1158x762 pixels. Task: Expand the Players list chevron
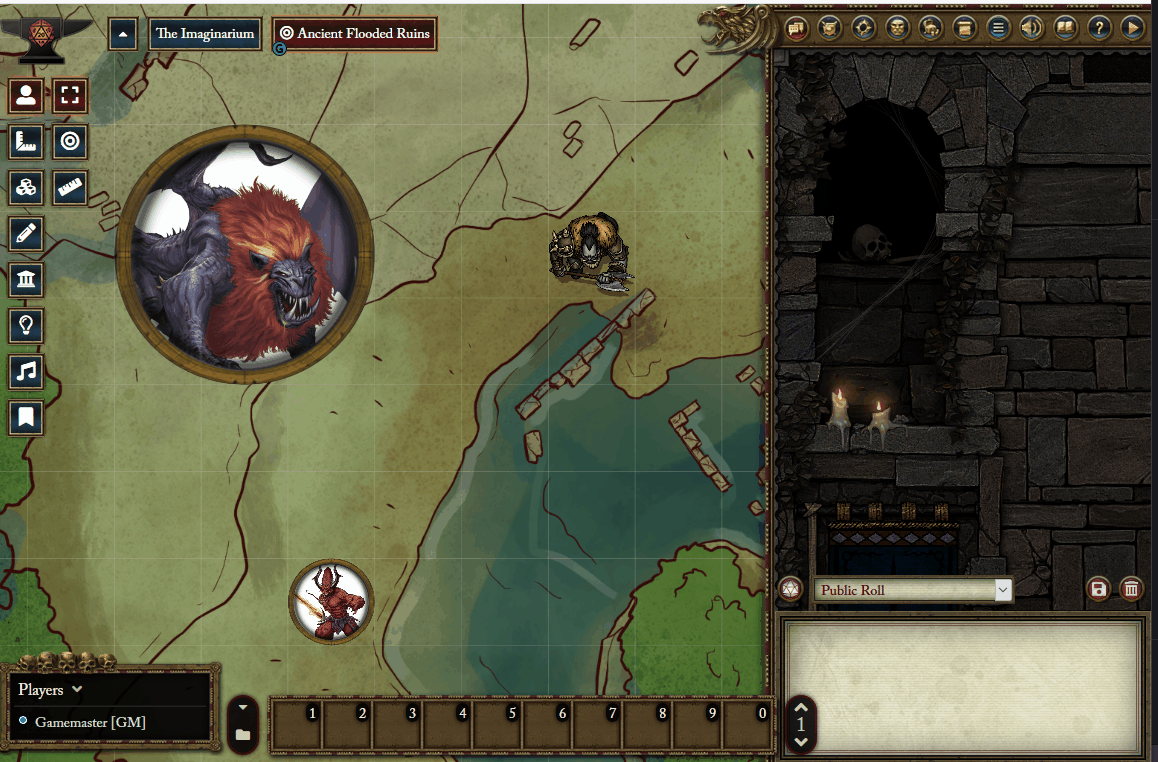coord(77,689)
